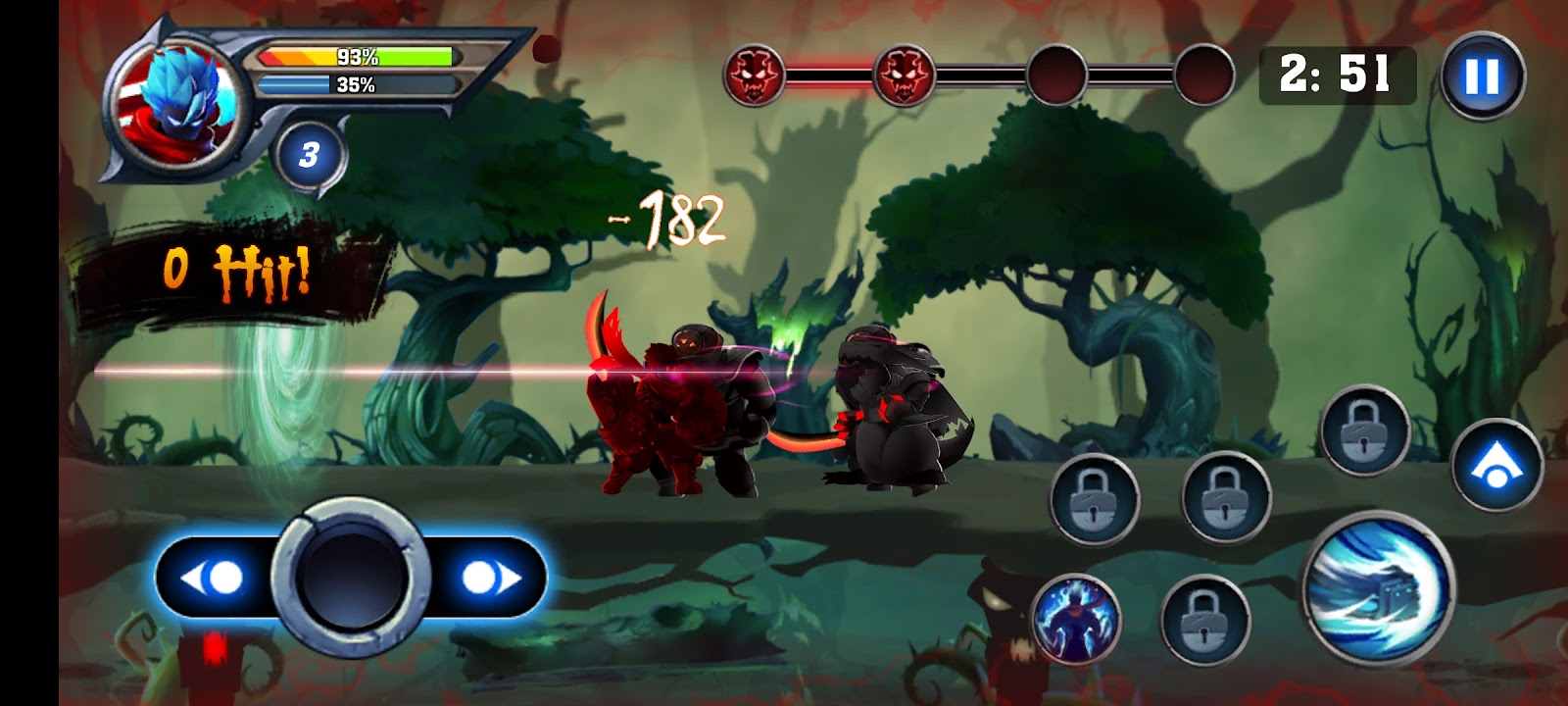Activate the blue aura transformation skill
The height and width of the screenshot is (706, 1568).
coord(1076,619)
